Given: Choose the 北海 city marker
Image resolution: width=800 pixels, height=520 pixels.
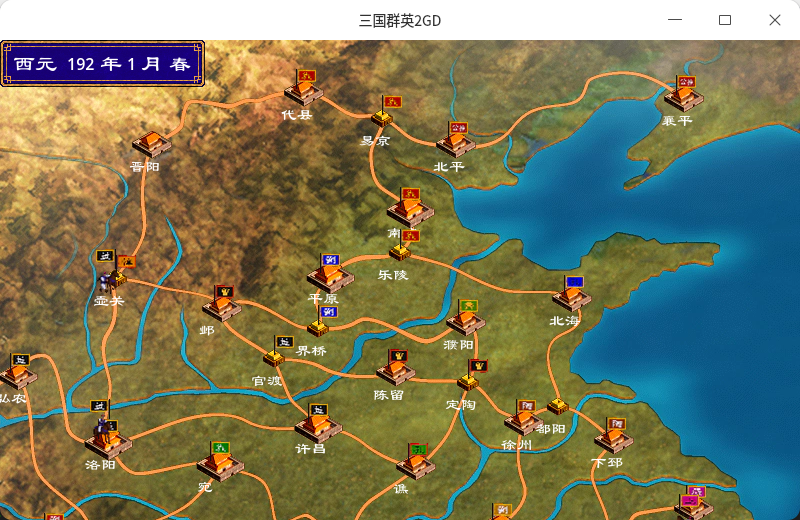Looking at the screenshot, I should coord(572,299).
